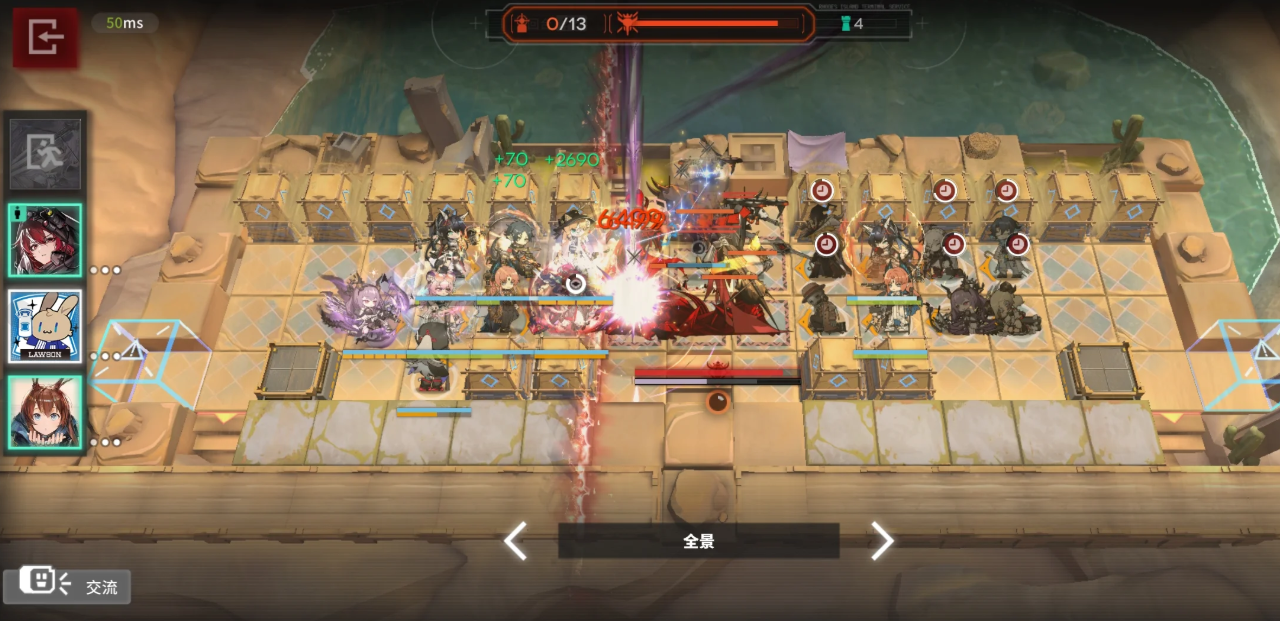Select the red-haired player portrait
Image resolution: width=1280 pixels, height=621 pixels.
(x=45, y=240)
